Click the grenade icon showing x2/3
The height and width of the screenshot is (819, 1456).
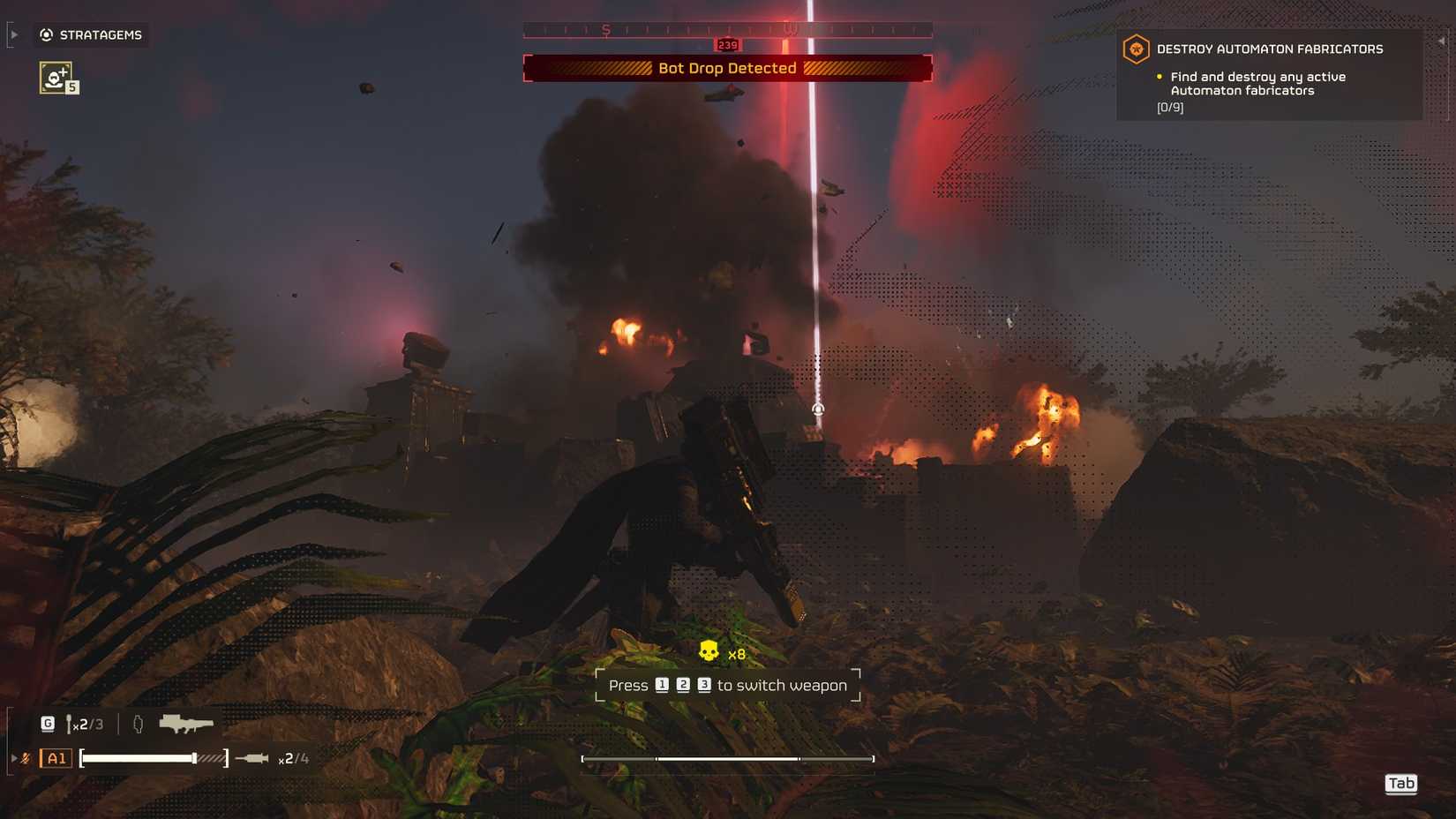coord(70,723)
